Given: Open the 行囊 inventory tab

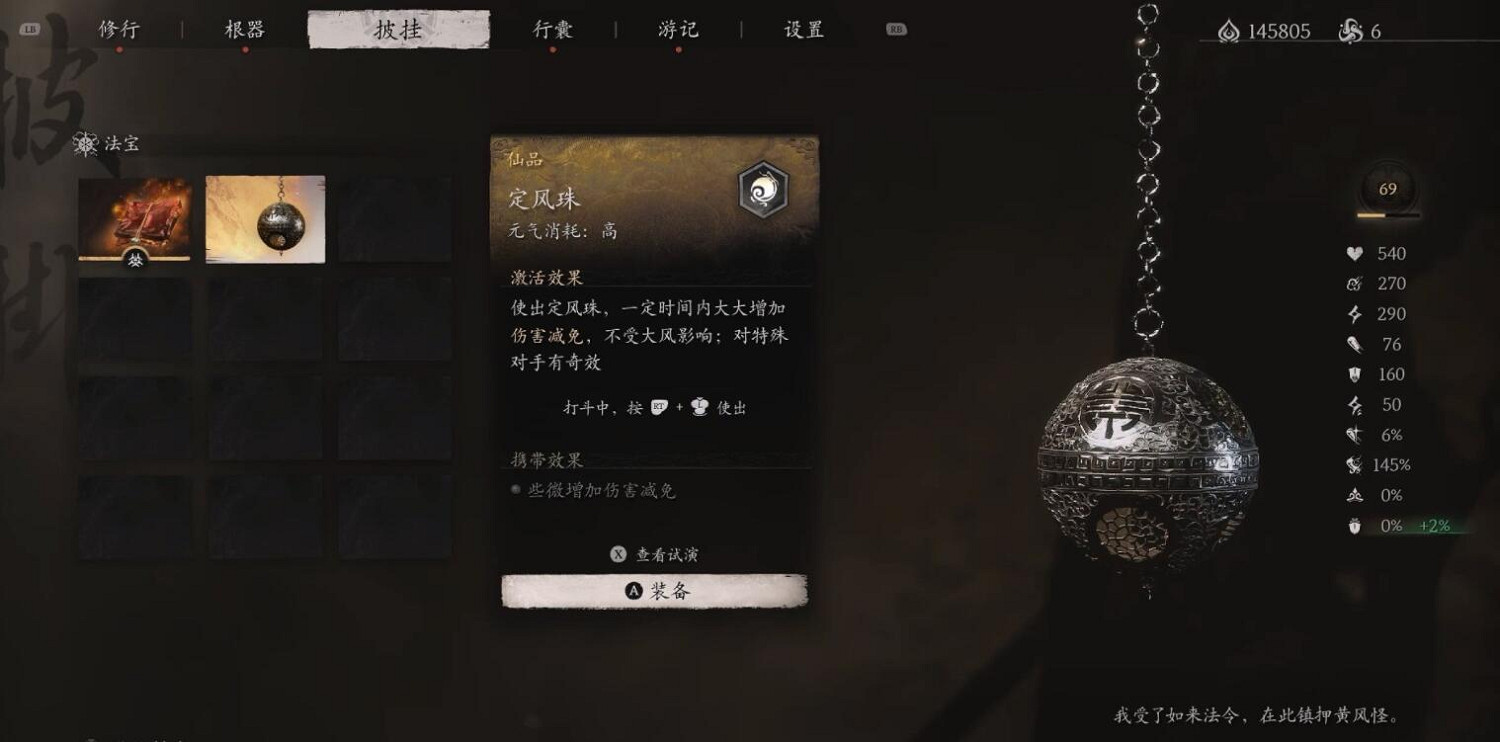Looking at the screenshot, I should [x=551, y=30].
